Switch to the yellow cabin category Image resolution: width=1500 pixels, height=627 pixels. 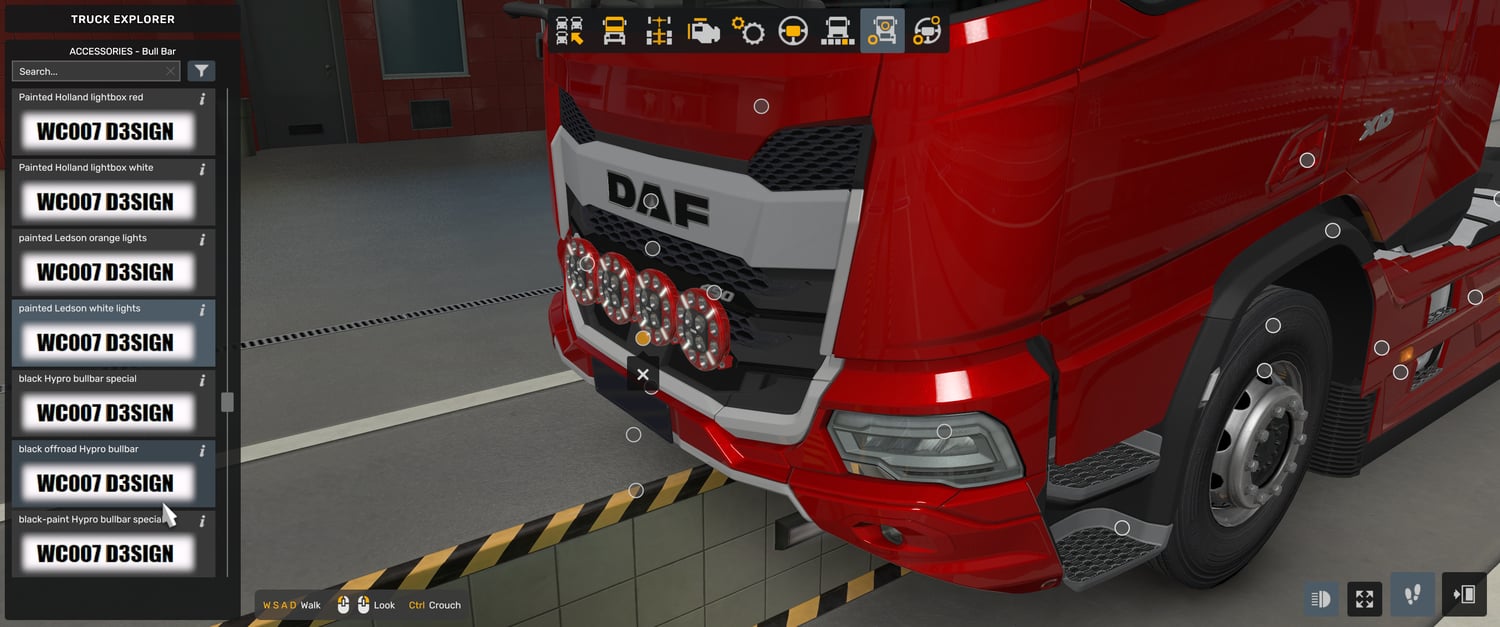click(x=614, y=31)
